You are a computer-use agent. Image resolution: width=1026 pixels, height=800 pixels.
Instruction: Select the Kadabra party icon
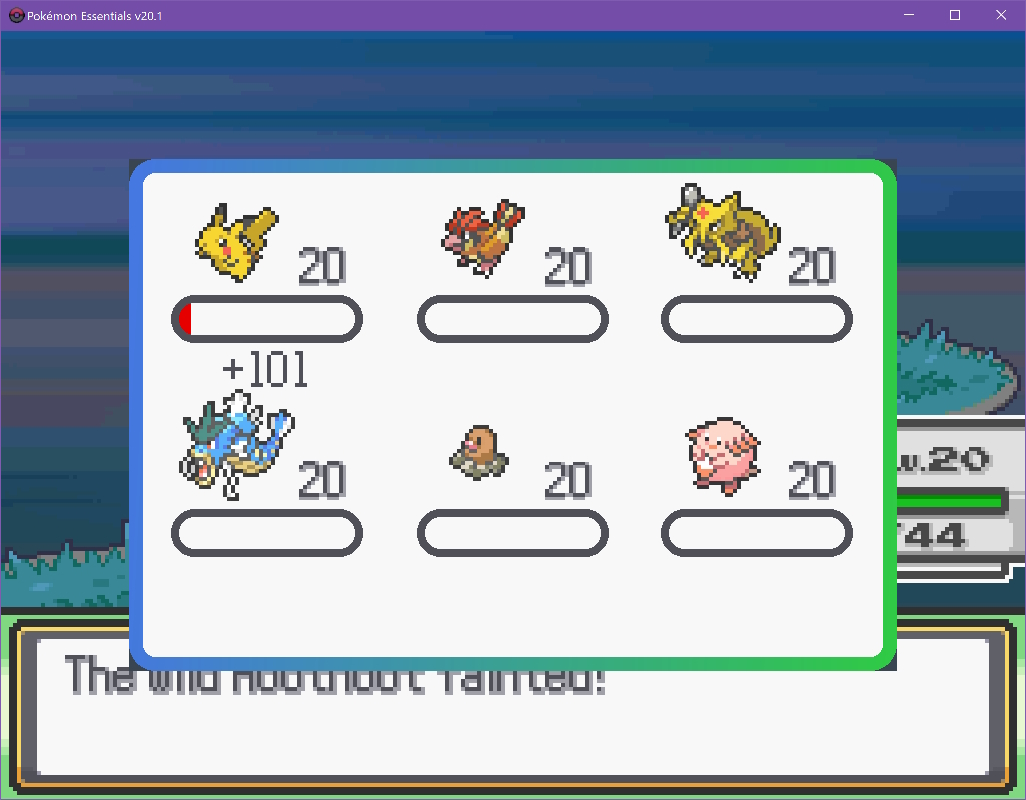pyautogui.click(x=722, y=228)
